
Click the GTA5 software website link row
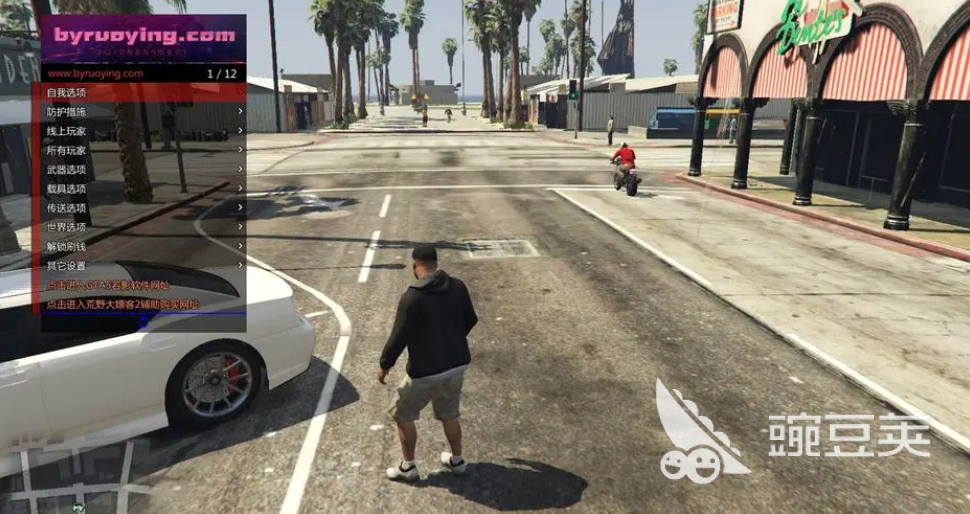click(x=143, y=285)
